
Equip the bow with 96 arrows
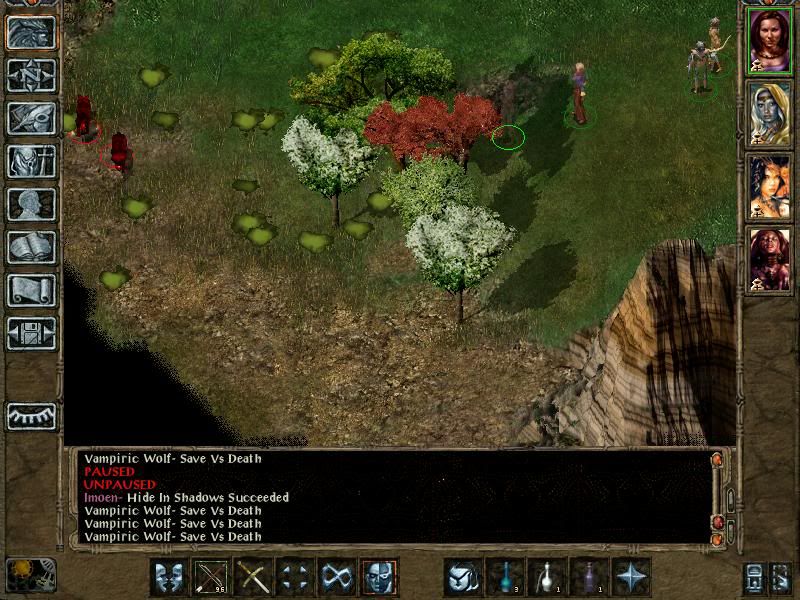211,577
